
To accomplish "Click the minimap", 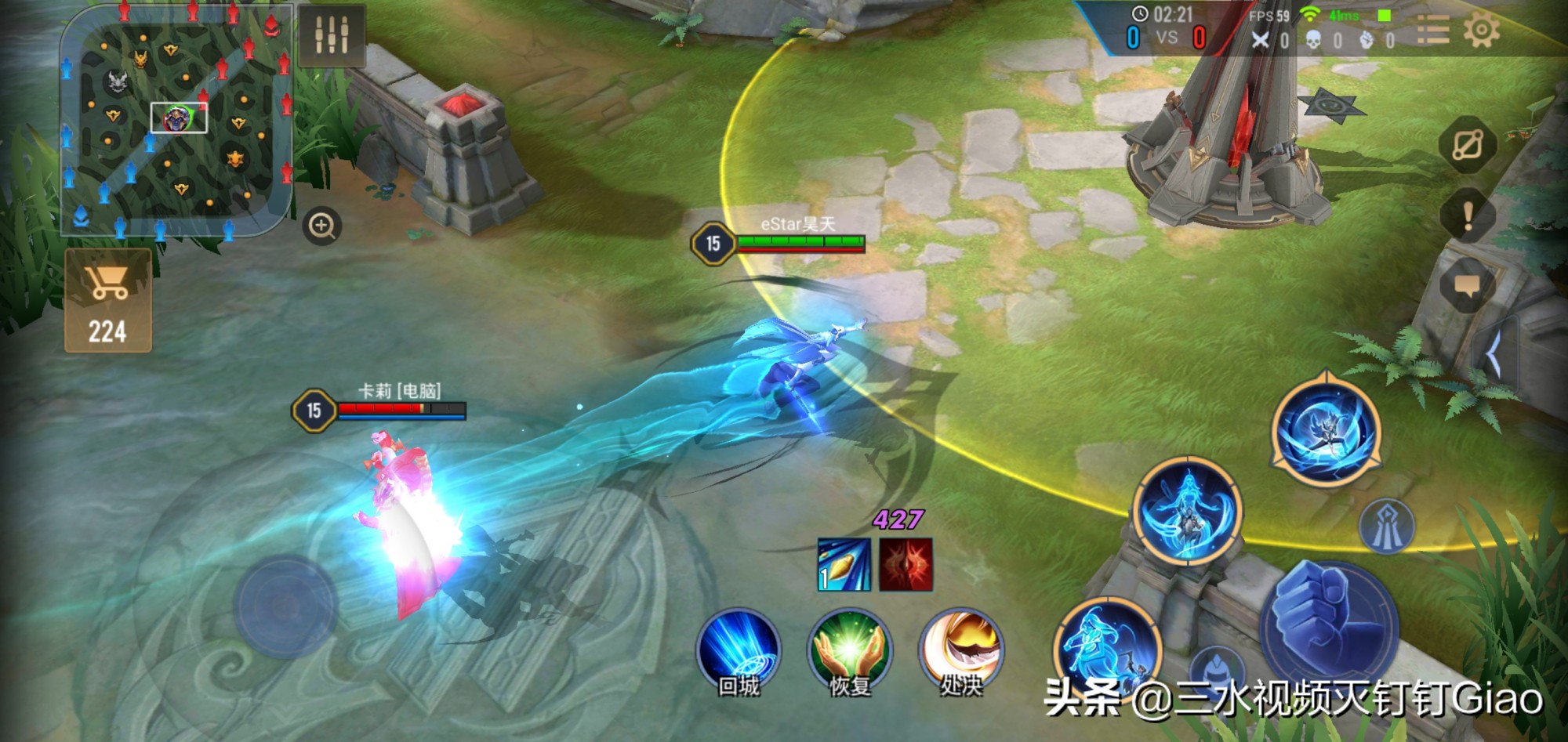I will point(176,121).
